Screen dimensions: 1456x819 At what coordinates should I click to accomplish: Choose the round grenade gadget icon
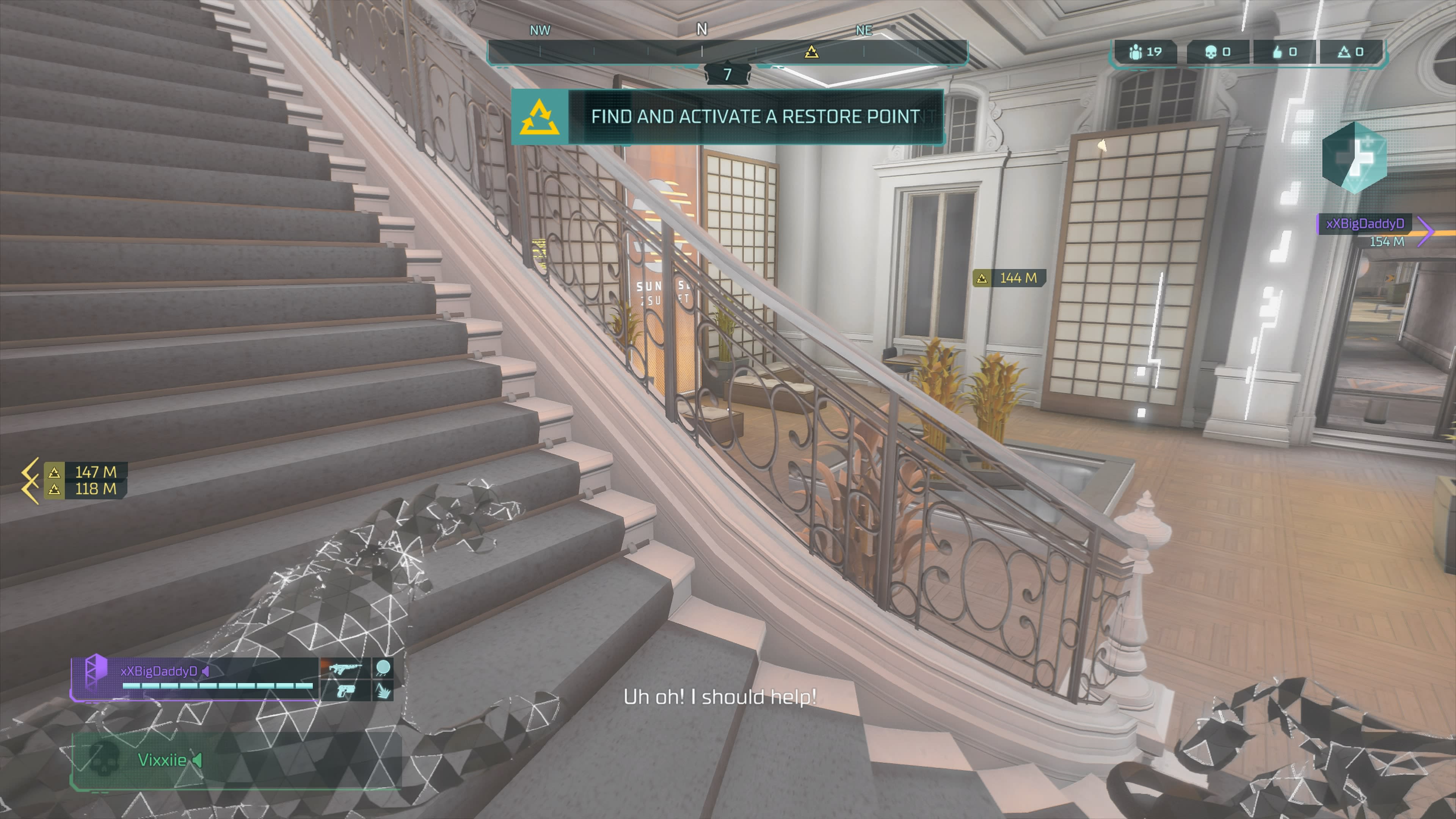[x=383, y=668]
